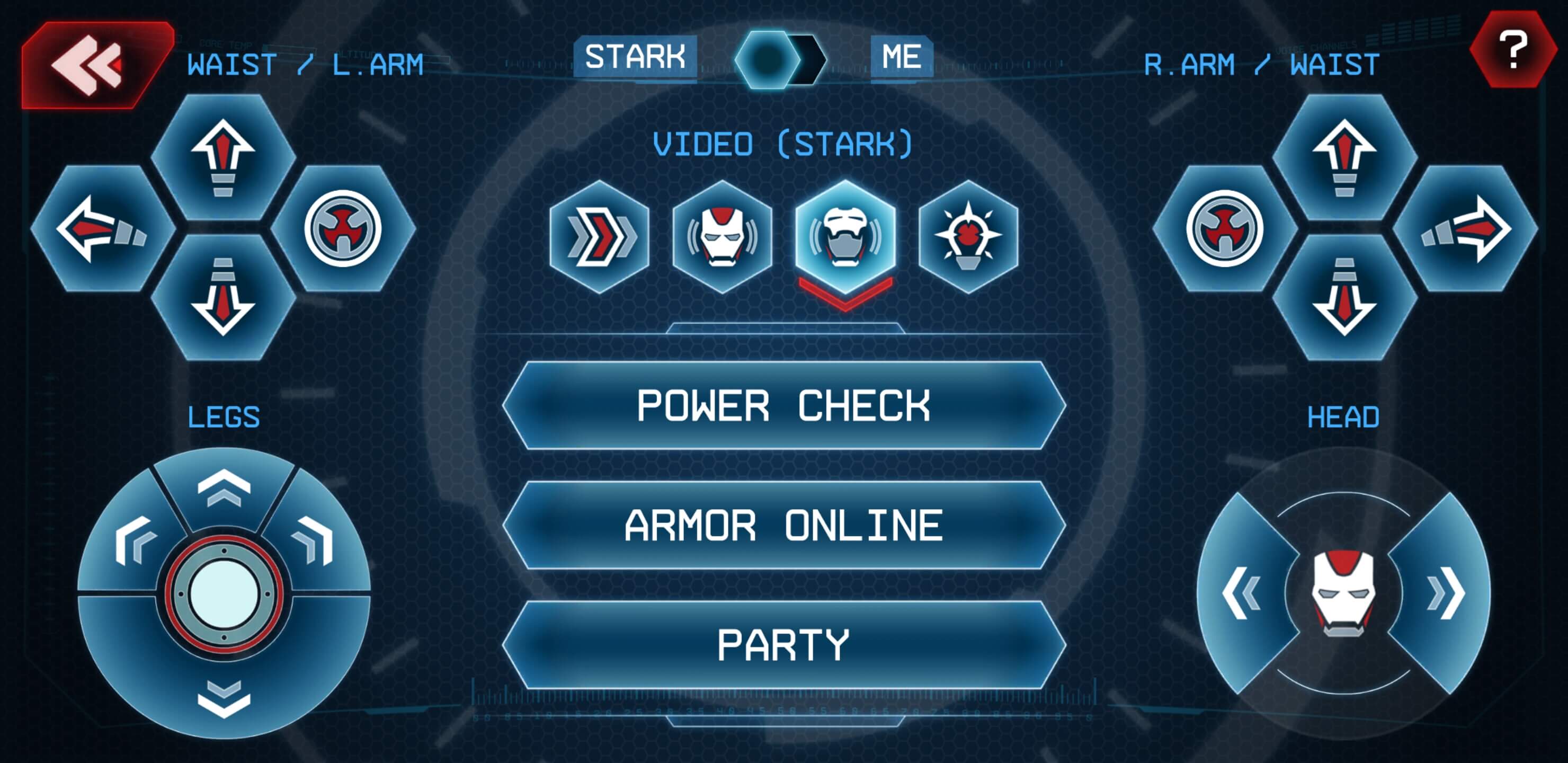Select the open-visor helmet icon
1568x763 pixels.
[845, 237]
